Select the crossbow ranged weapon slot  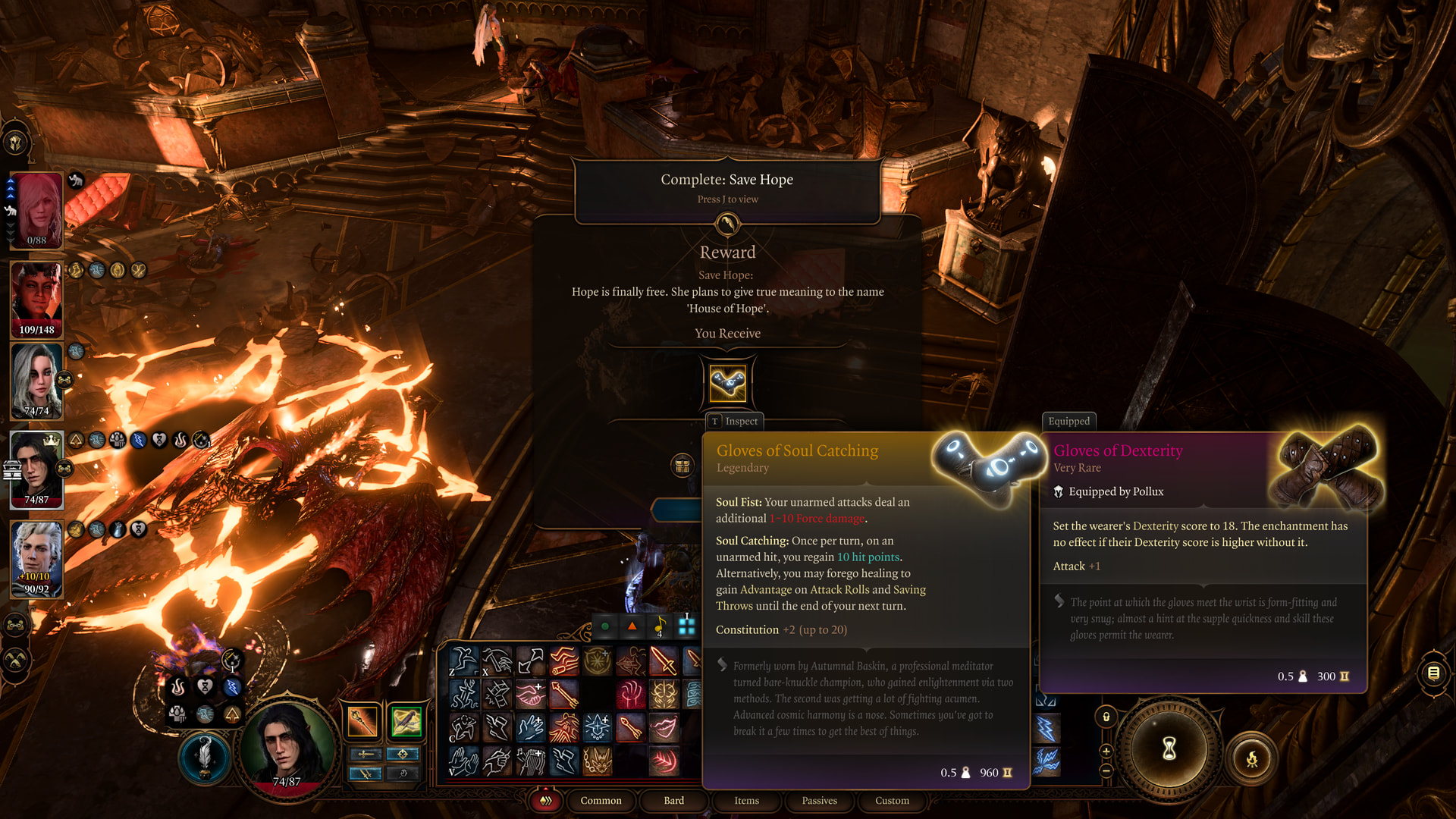point(406,721)
